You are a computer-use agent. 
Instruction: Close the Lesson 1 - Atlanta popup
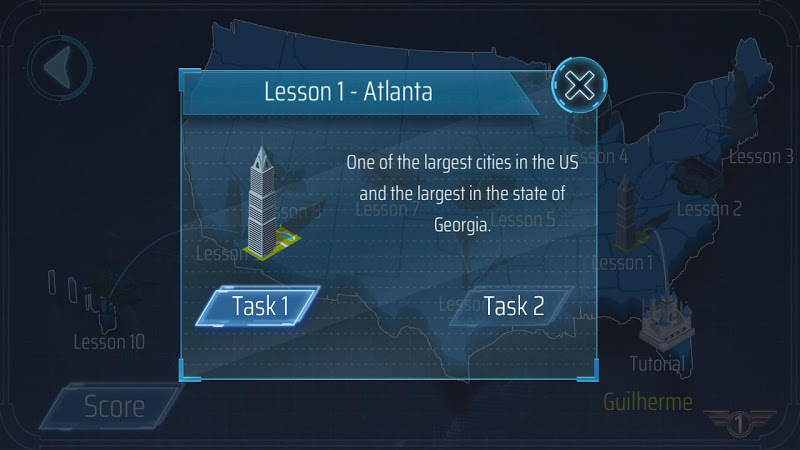(579, 86)
